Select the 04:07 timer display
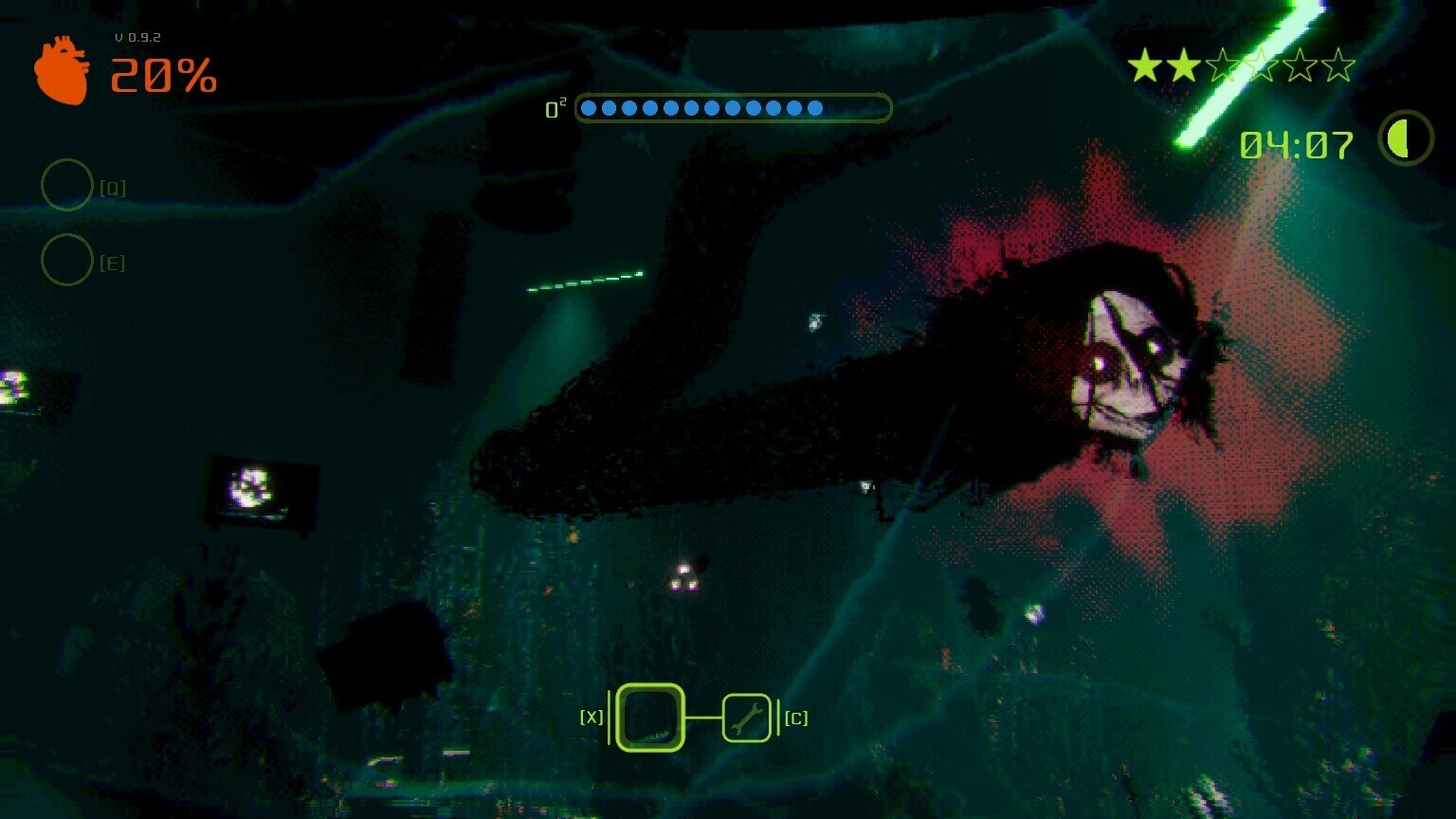 pos(1296,143)
